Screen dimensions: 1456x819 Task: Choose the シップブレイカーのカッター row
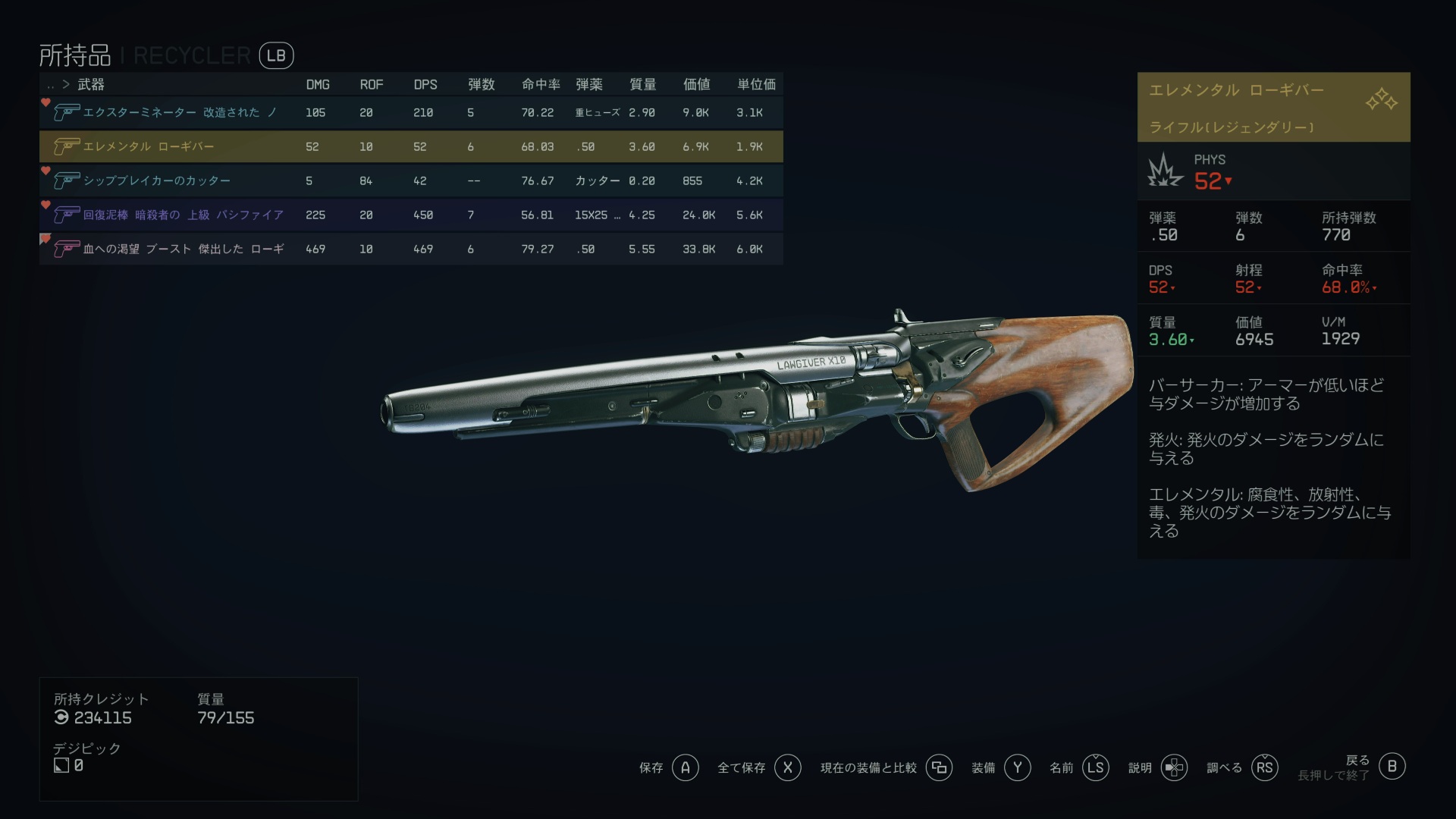[409, 180]
